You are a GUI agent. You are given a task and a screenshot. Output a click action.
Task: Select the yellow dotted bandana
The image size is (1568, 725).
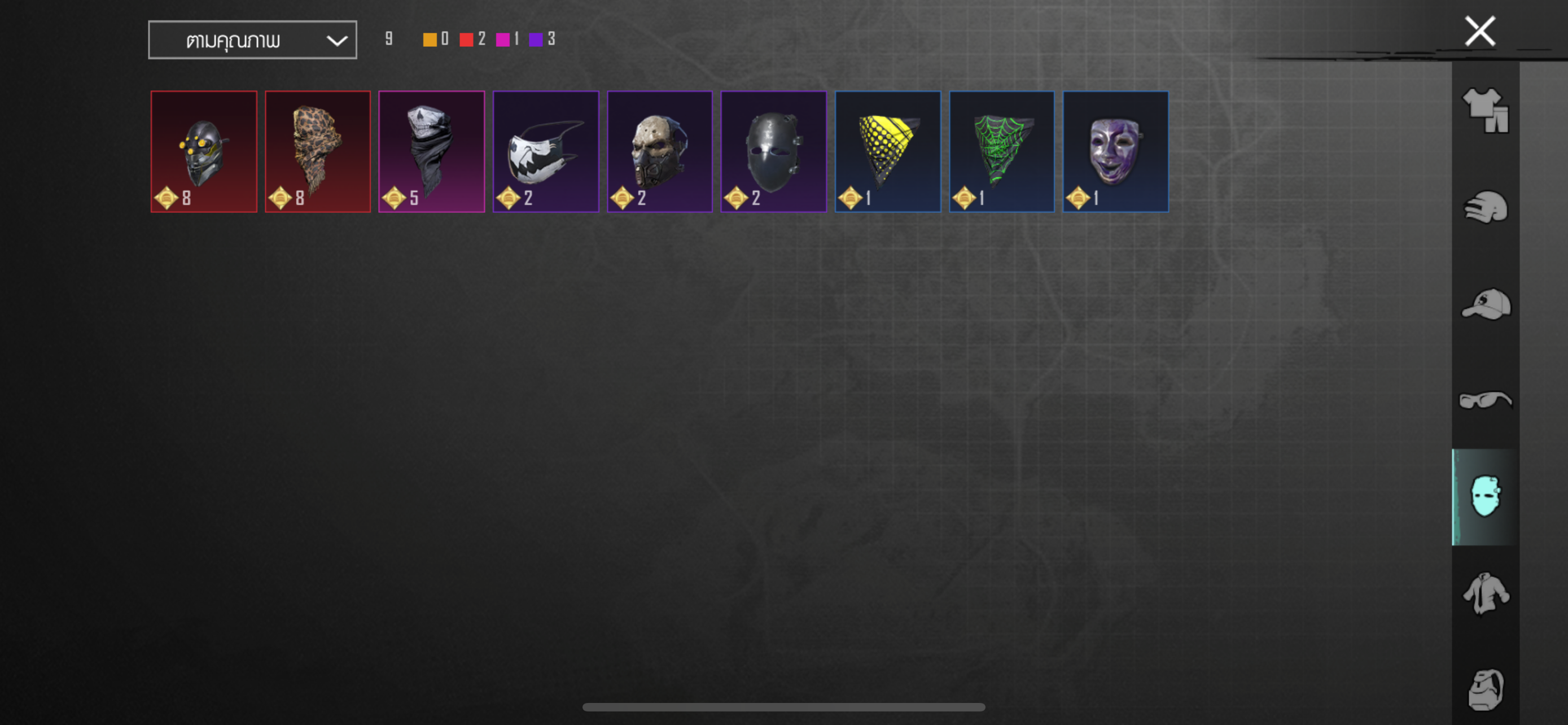tap(887, 151)
